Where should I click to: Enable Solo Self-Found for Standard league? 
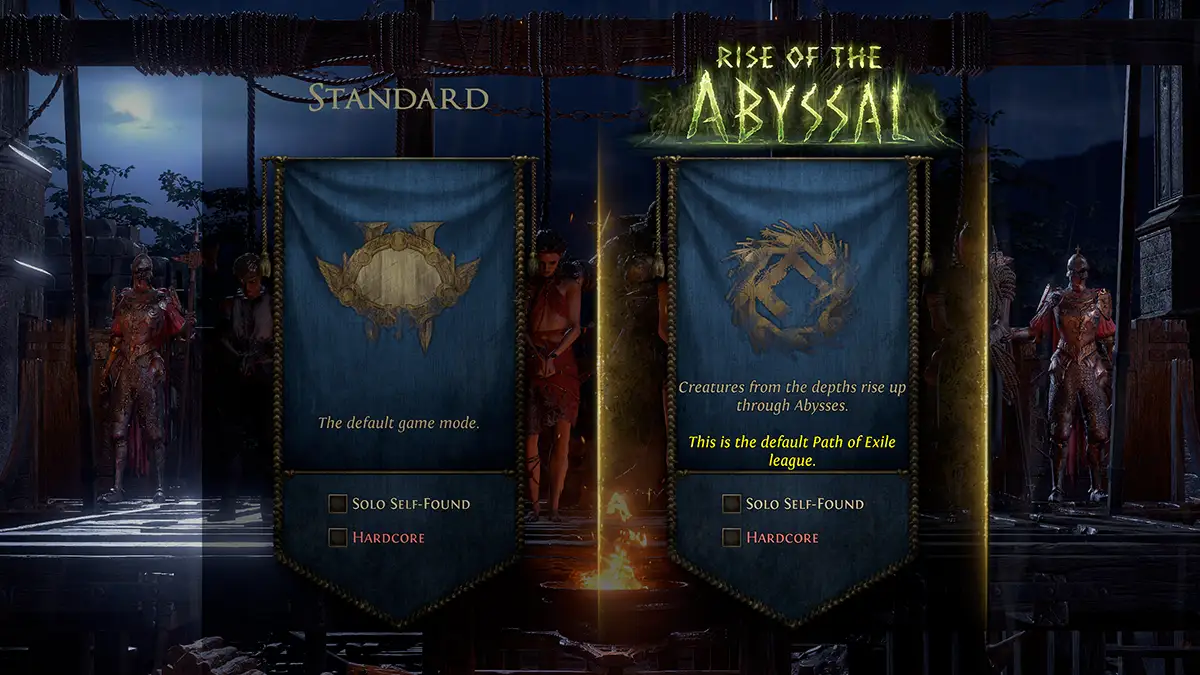pyautogui.click(x=339, y=504)
